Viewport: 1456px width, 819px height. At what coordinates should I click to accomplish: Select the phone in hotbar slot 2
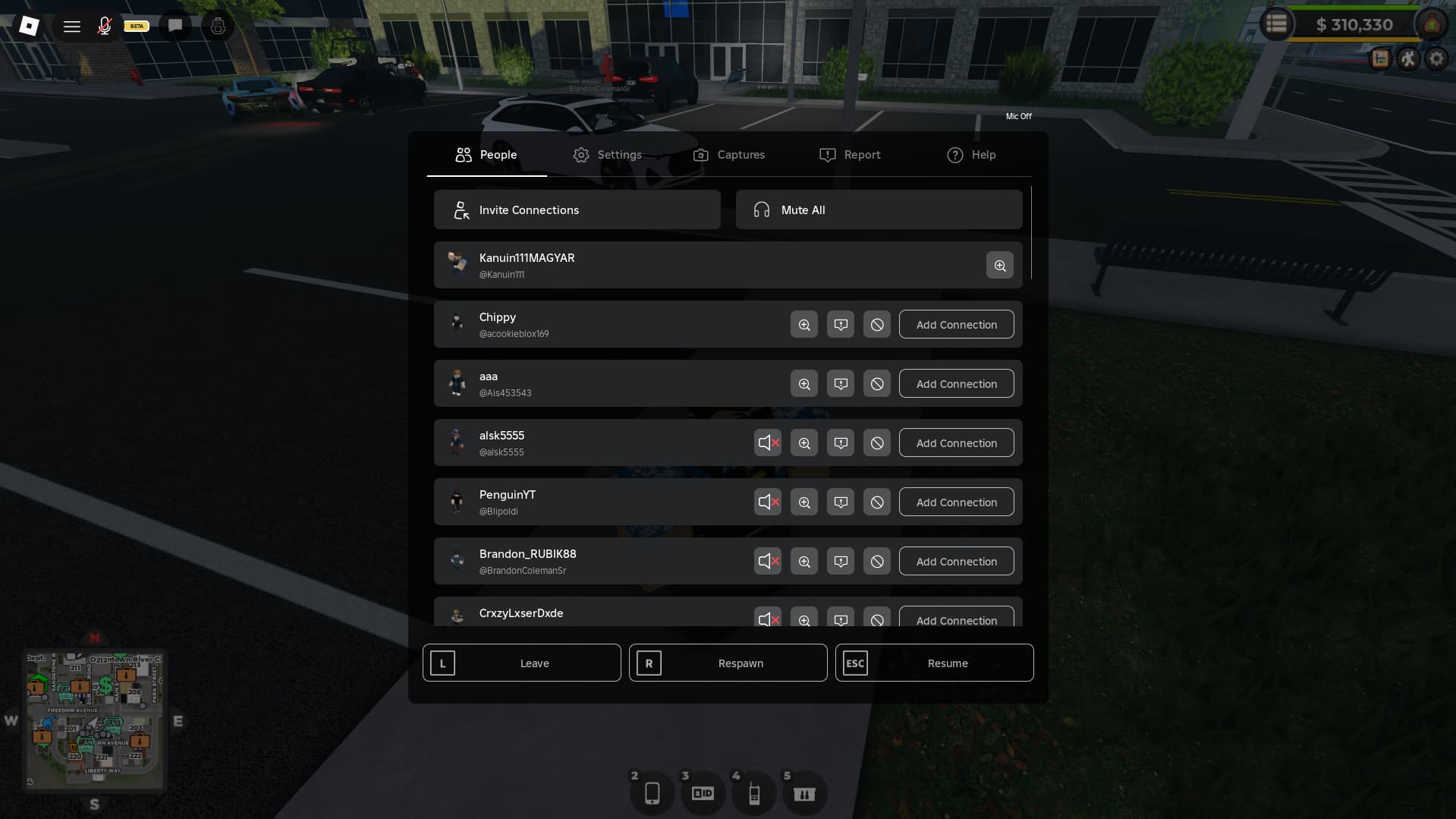click(x=652, y=792)
